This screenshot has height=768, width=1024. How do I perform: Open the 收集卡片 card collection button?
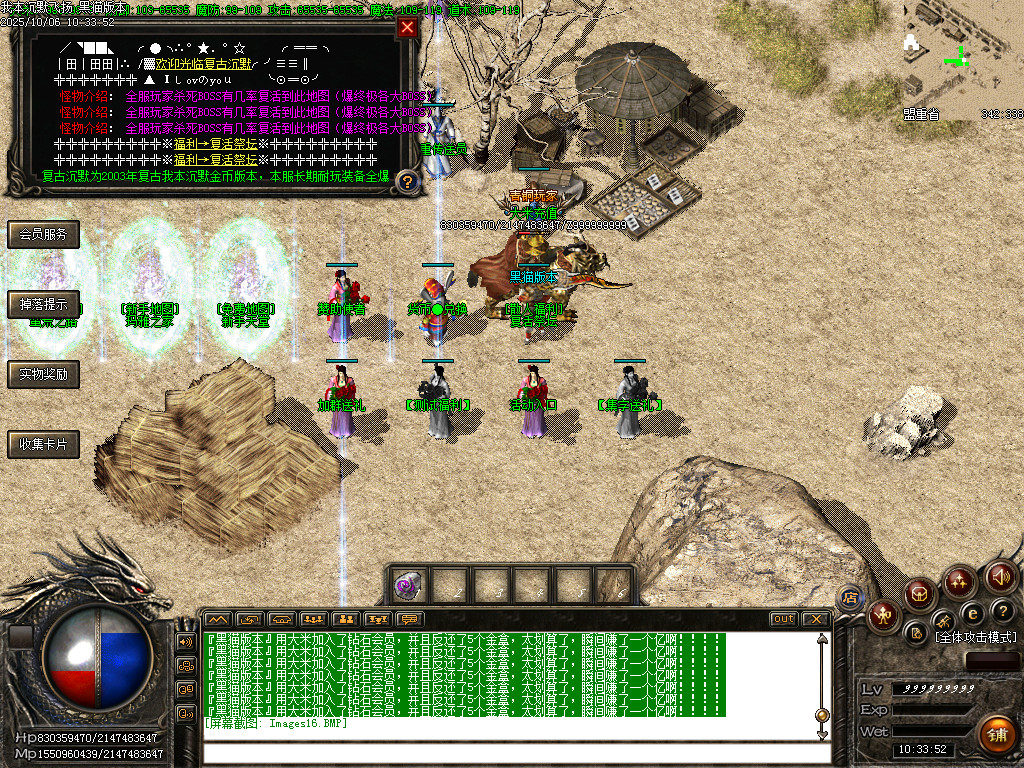(x=43, y=445)
